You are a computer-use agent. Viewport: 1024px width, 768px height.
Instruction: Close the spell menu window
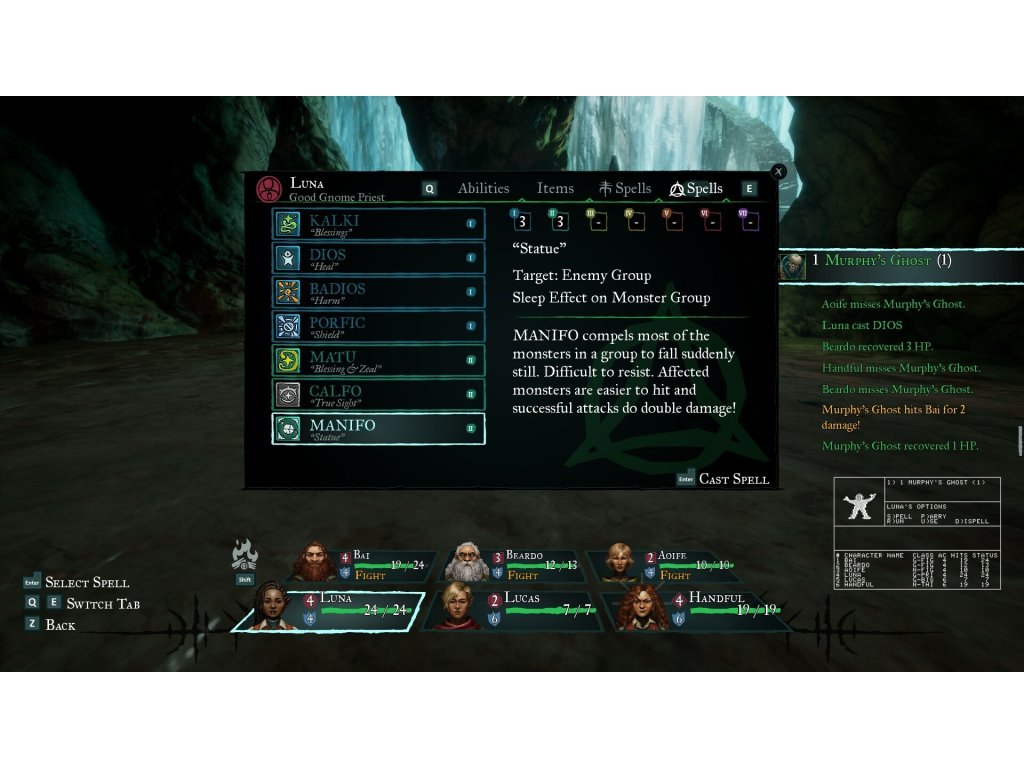tap(779, 172)
